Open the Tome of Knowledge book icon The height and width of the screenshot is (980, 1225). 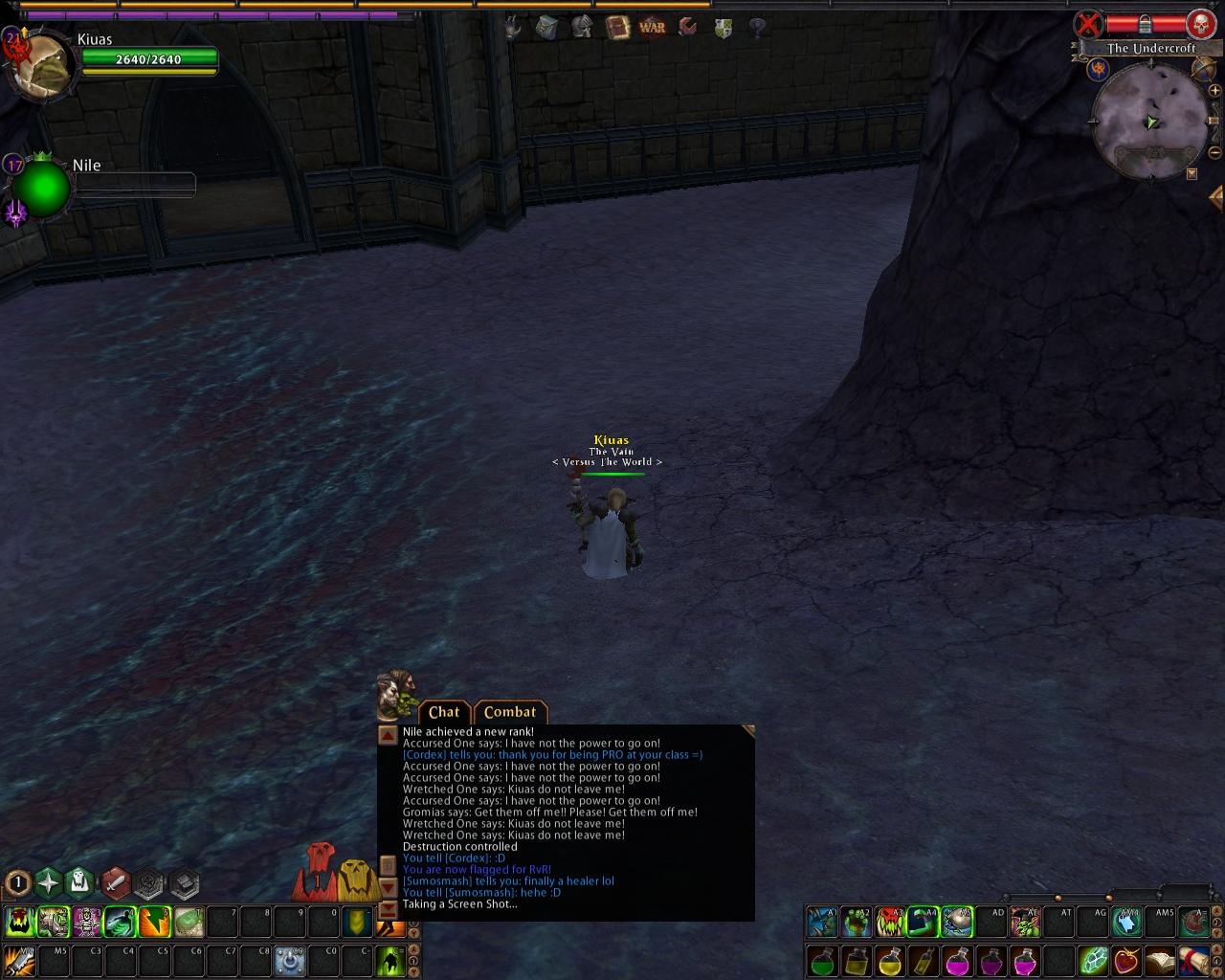[x=617, y=27]
